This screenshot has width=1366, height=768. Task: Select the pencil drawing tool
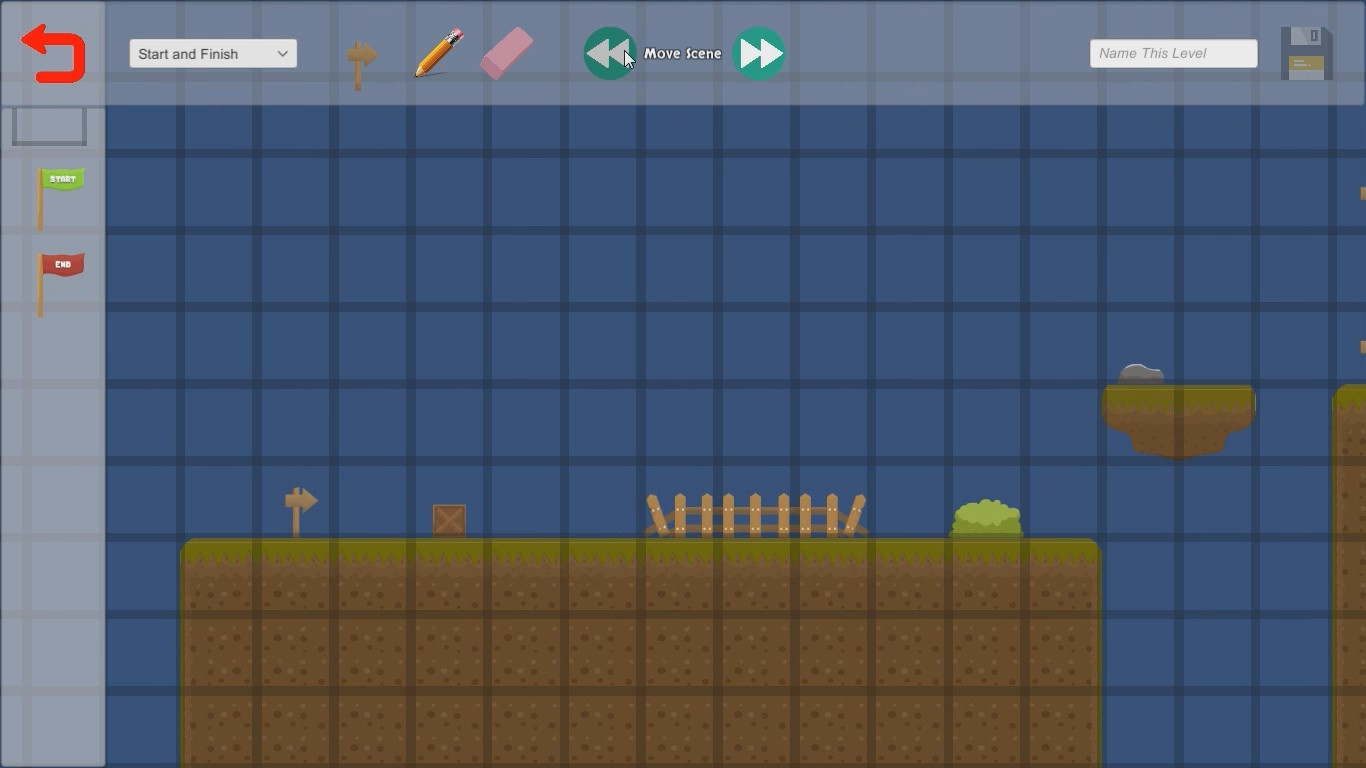tap(437, 54)
